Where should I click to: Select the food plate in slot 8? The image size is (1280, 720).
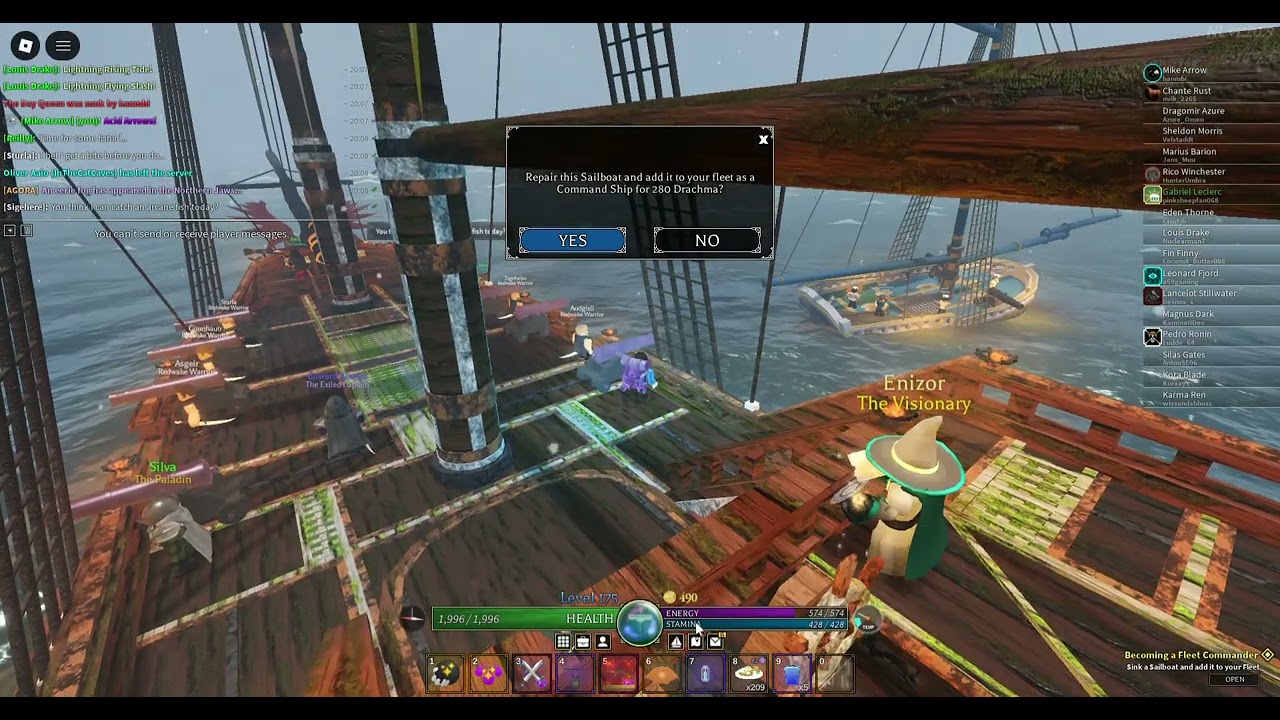click(748, 674)
